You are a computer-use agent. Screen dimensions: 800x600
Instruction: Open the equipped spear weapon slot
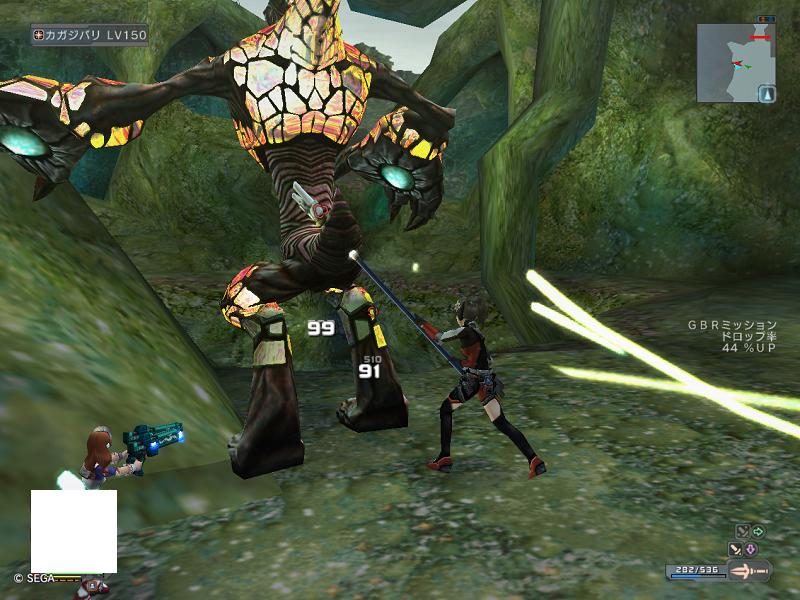[749, 571]
